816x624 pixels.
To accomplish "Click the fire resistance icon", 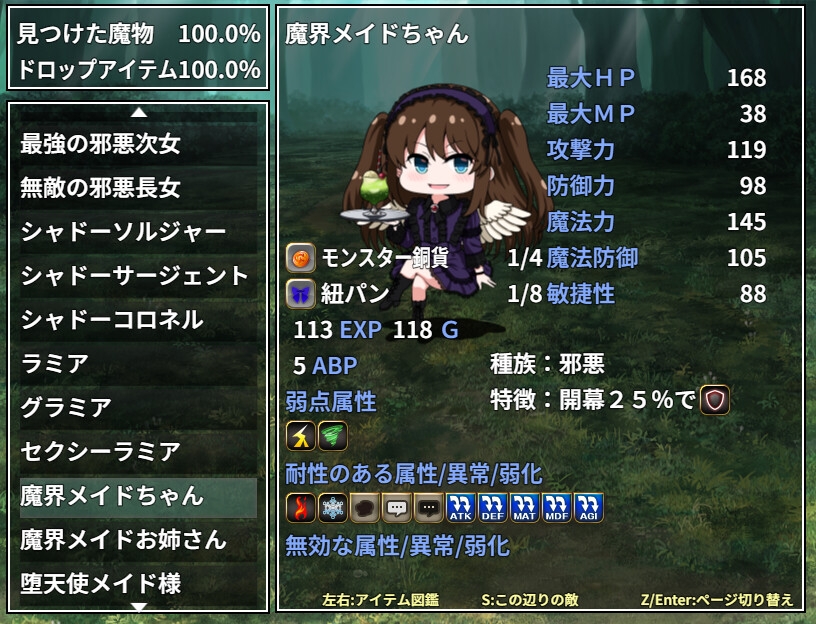I will [301, 508].
